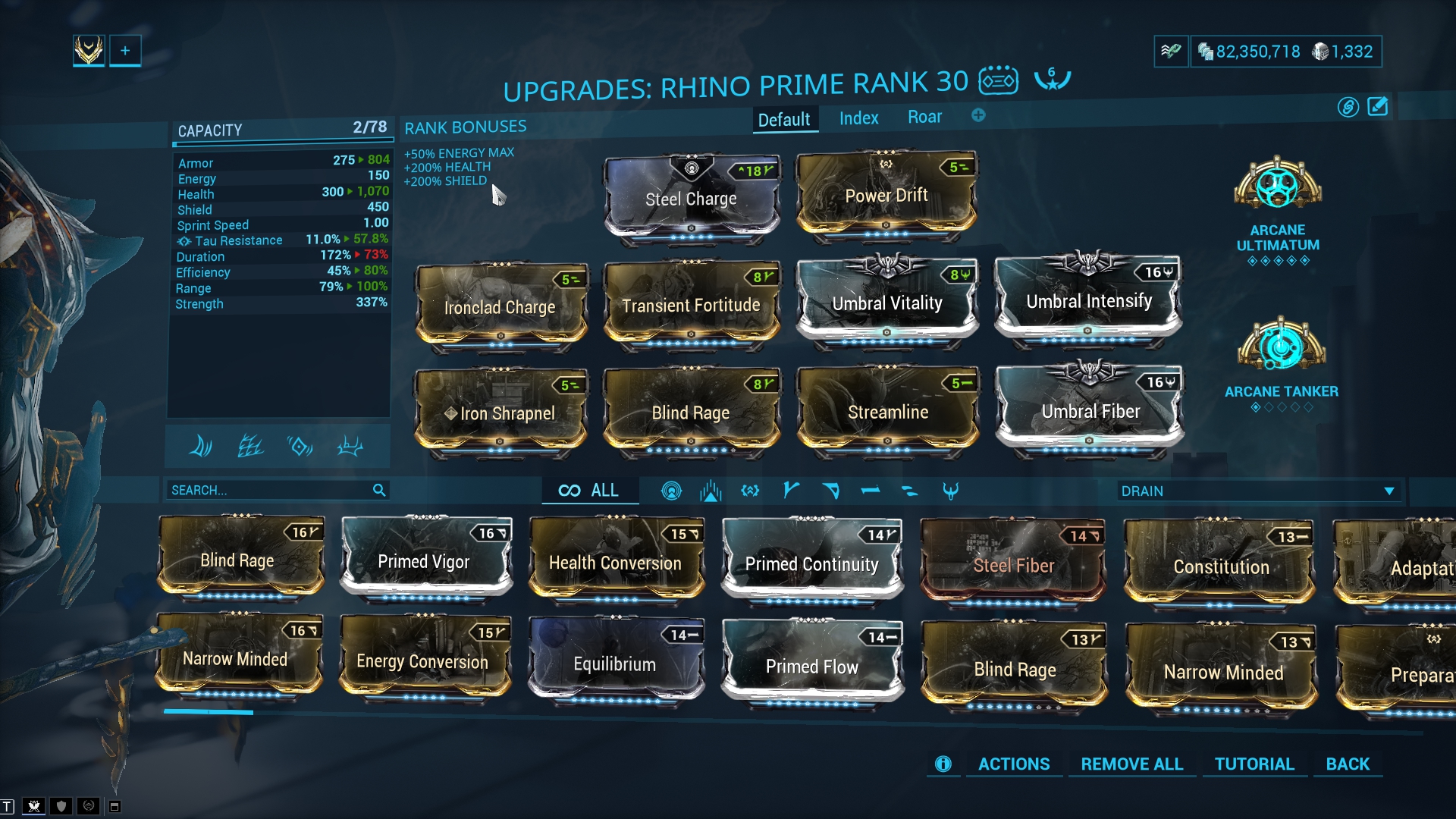Screen dimensions: 1456x819
Task: Choose Primed Flow from the mod collection
Action: click(811, 667)
